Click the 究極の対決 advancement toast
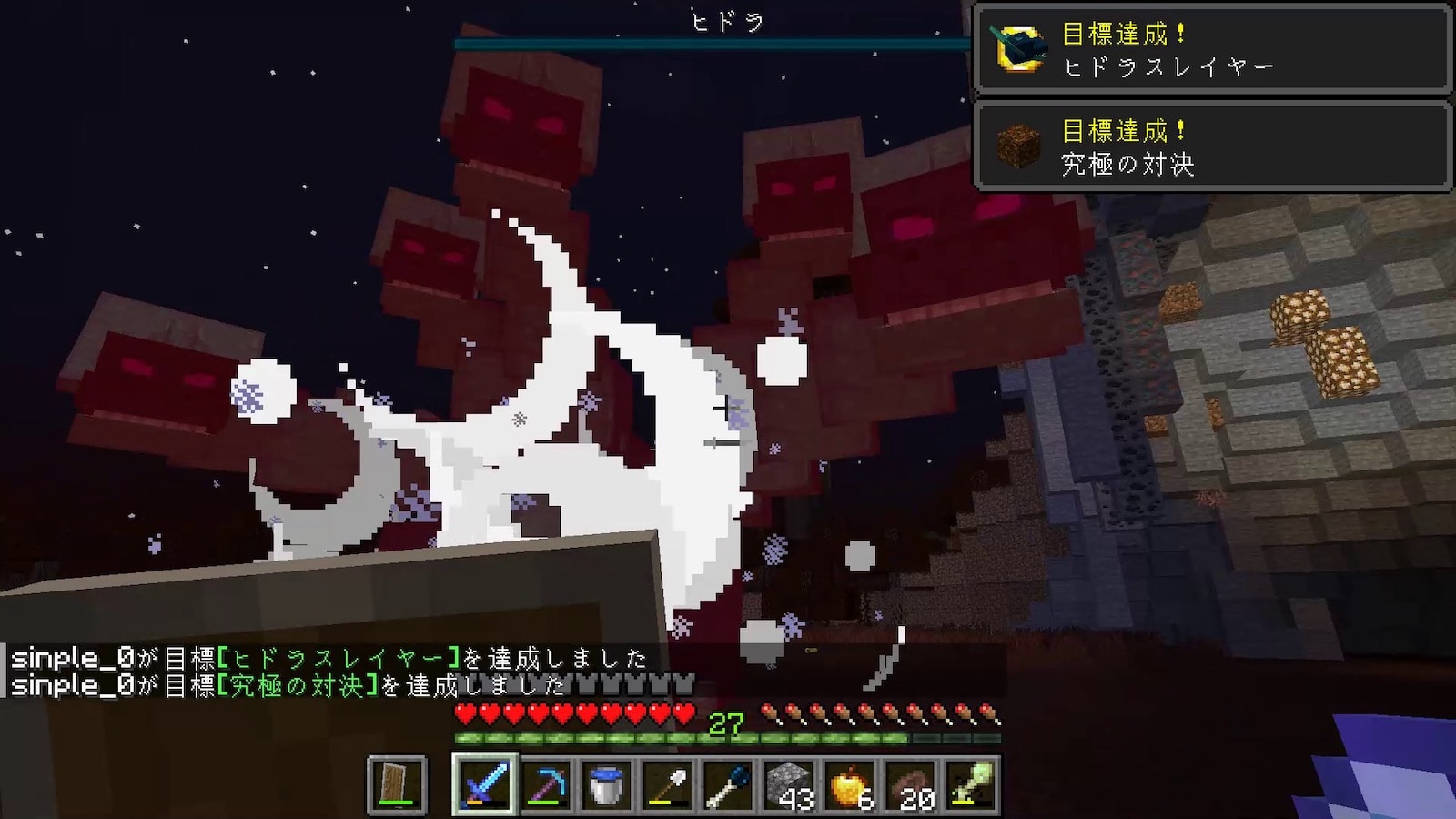1456x819 pixels. pos(1212,146)
